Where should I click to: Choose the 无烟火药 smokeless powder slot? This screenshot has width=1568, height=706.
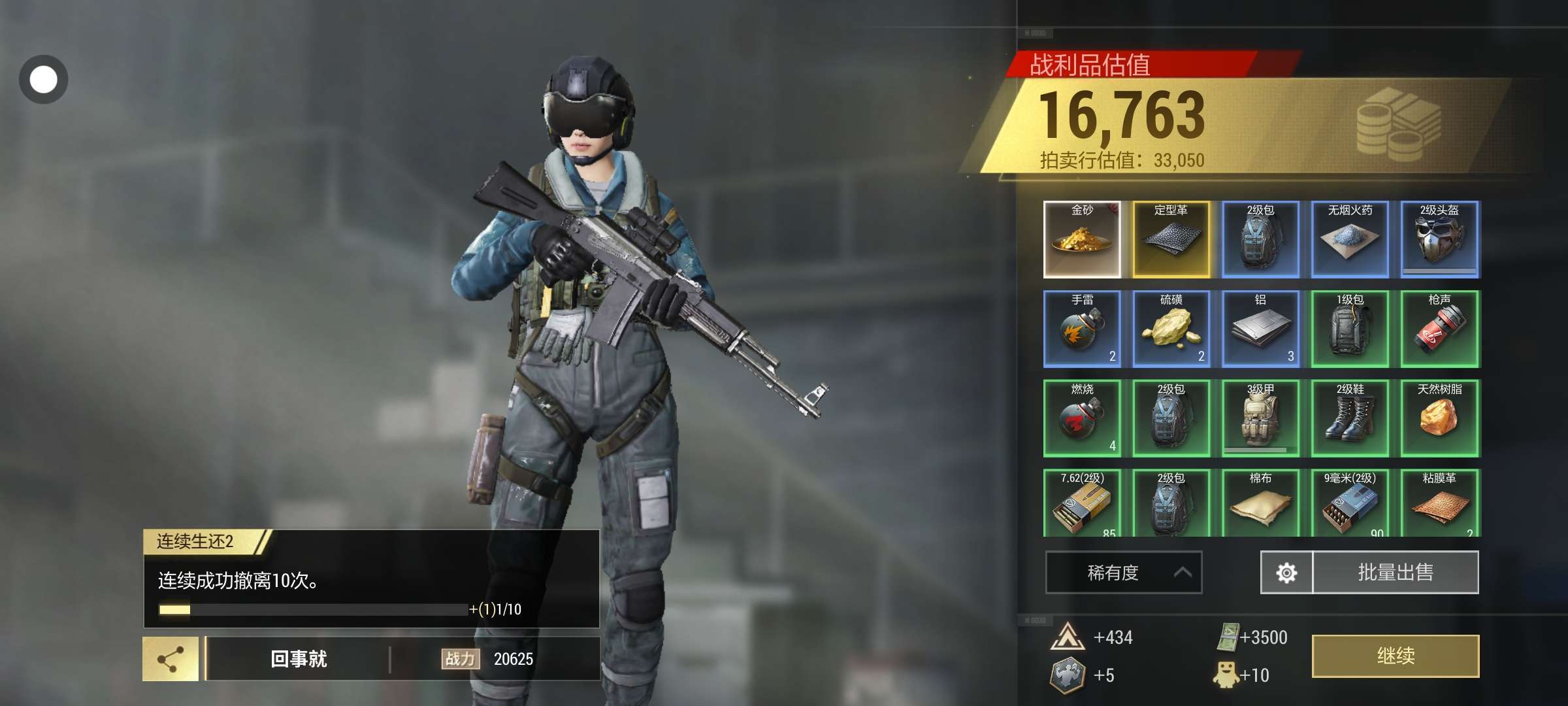(1350, 239)
